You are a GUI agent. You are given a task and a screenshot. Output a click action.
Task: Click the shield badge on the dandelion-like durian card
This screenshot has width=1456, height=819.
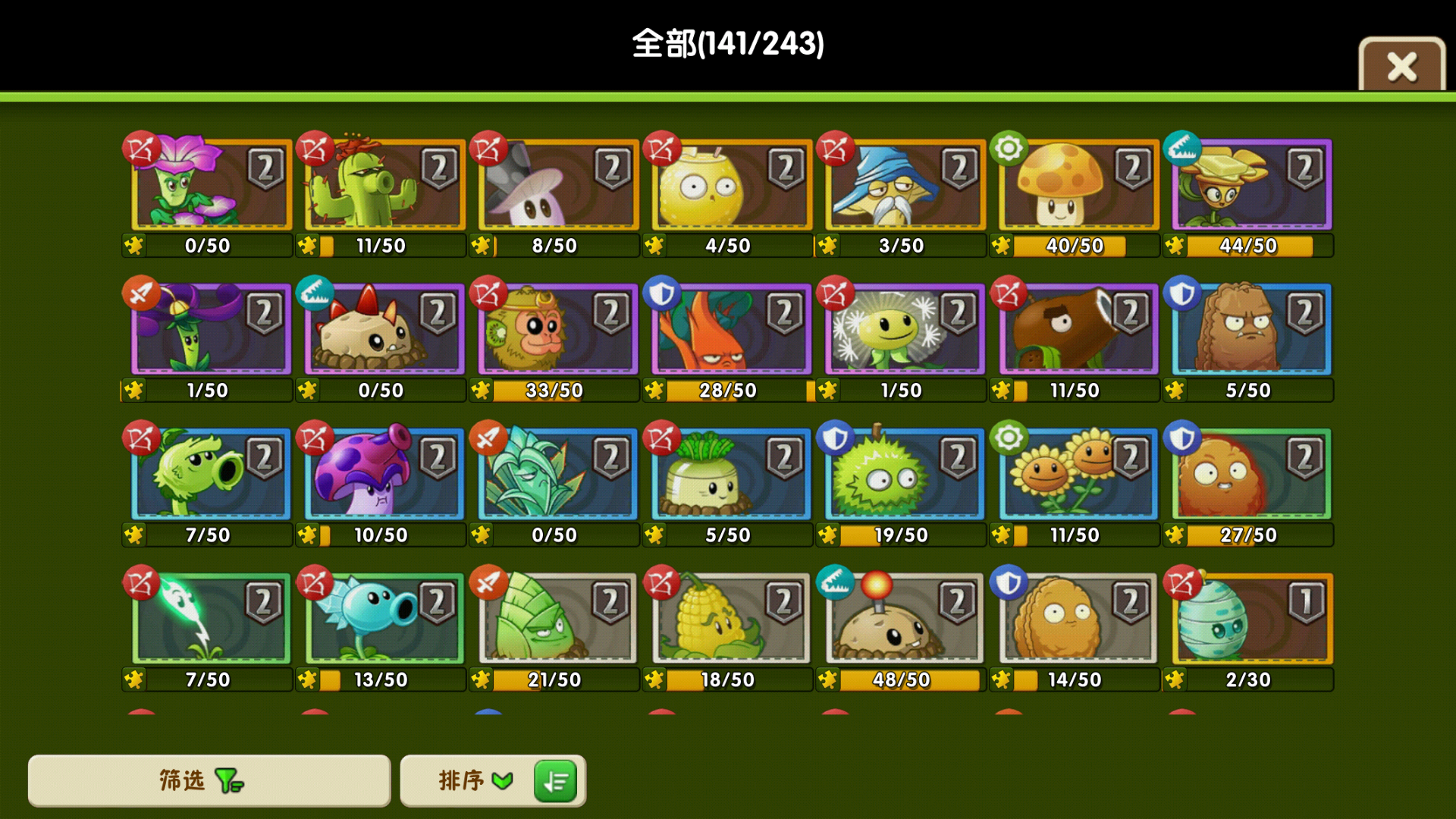tap(834, 437)
